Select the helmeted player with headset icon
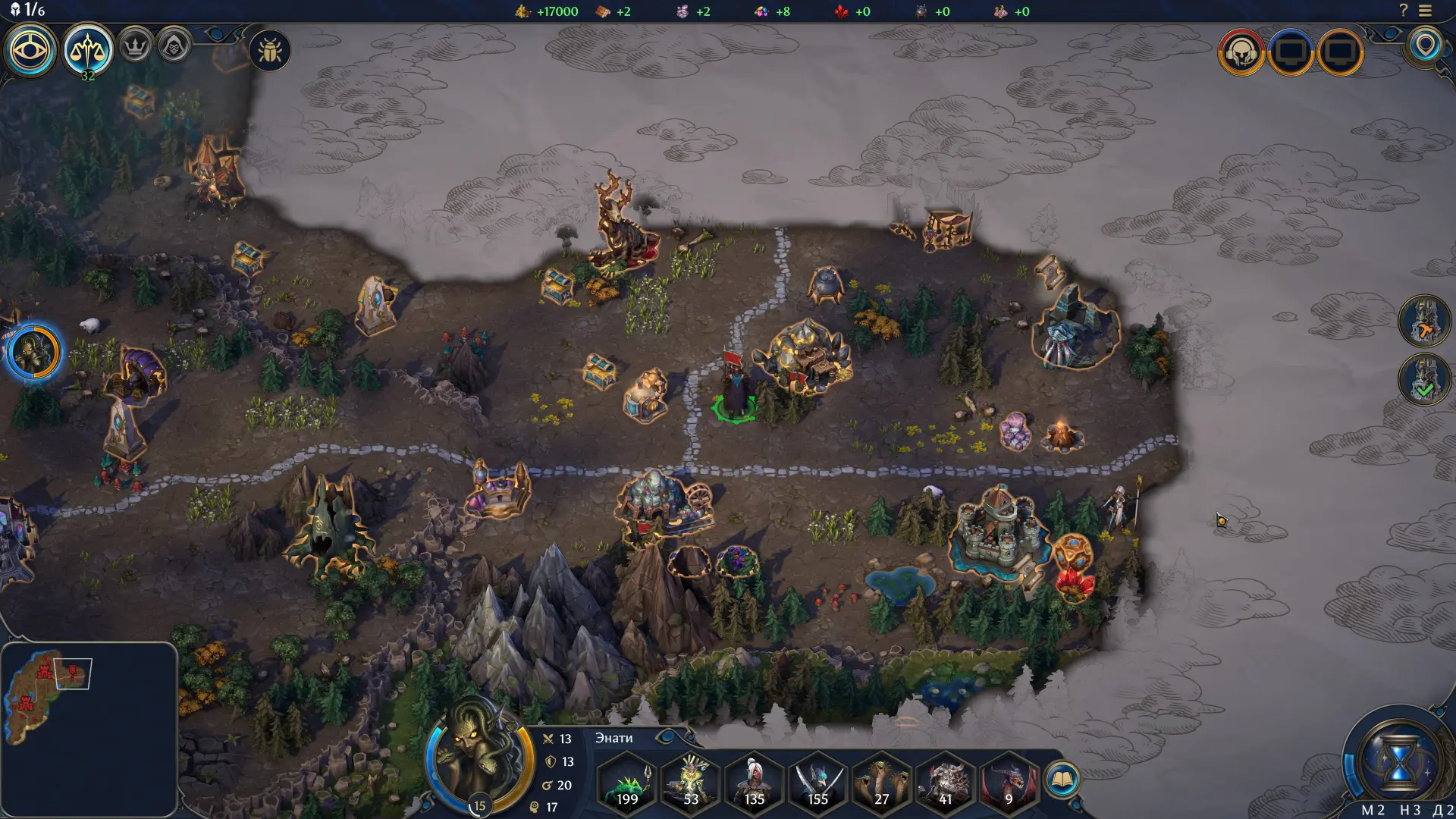1456x819 pixels. pyautogui.click(x=1241, y=52)
